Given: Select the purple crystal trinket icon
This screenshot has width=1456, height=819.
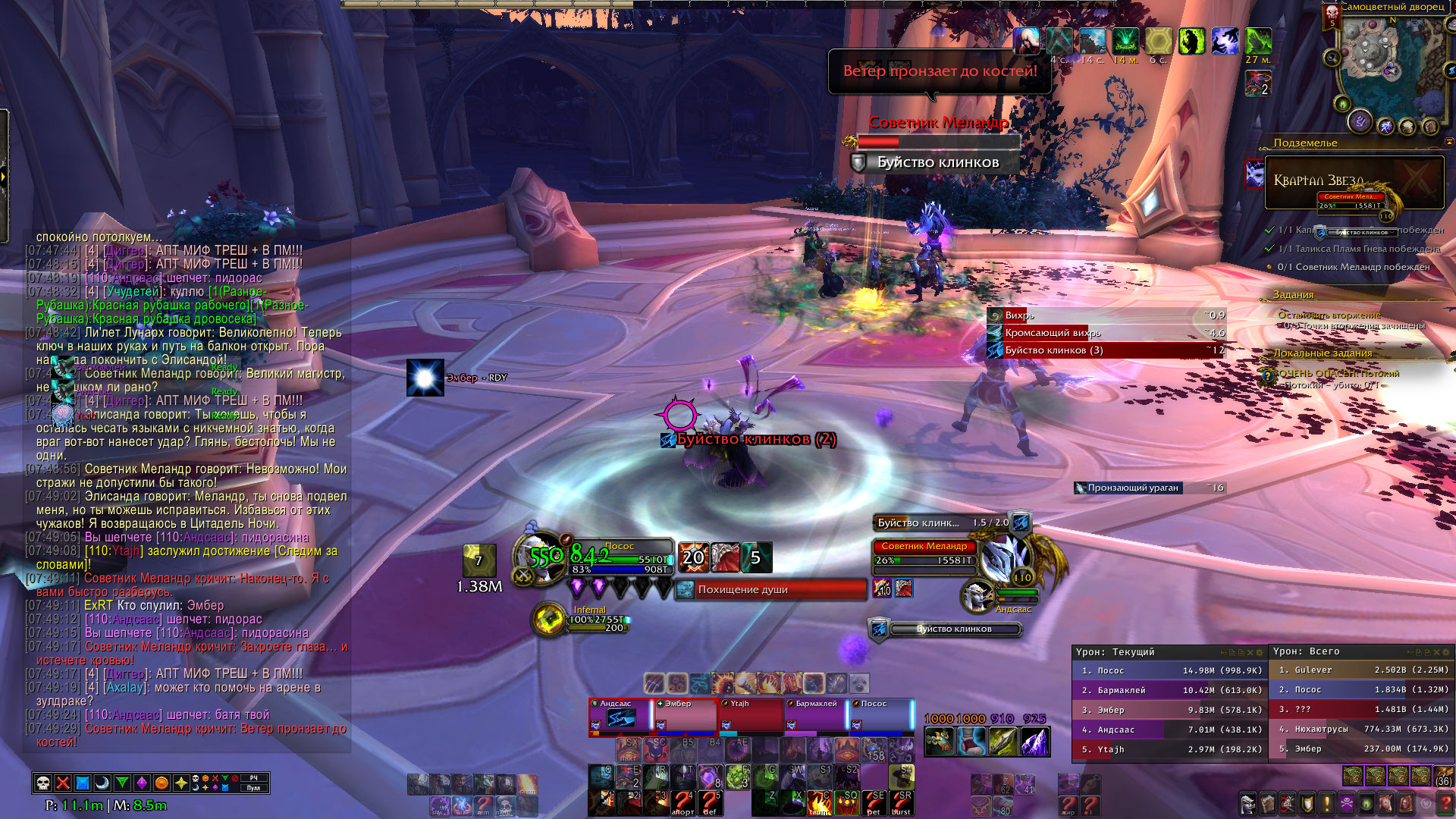Looking at the screenshot, I should (x=1034, y=742).
